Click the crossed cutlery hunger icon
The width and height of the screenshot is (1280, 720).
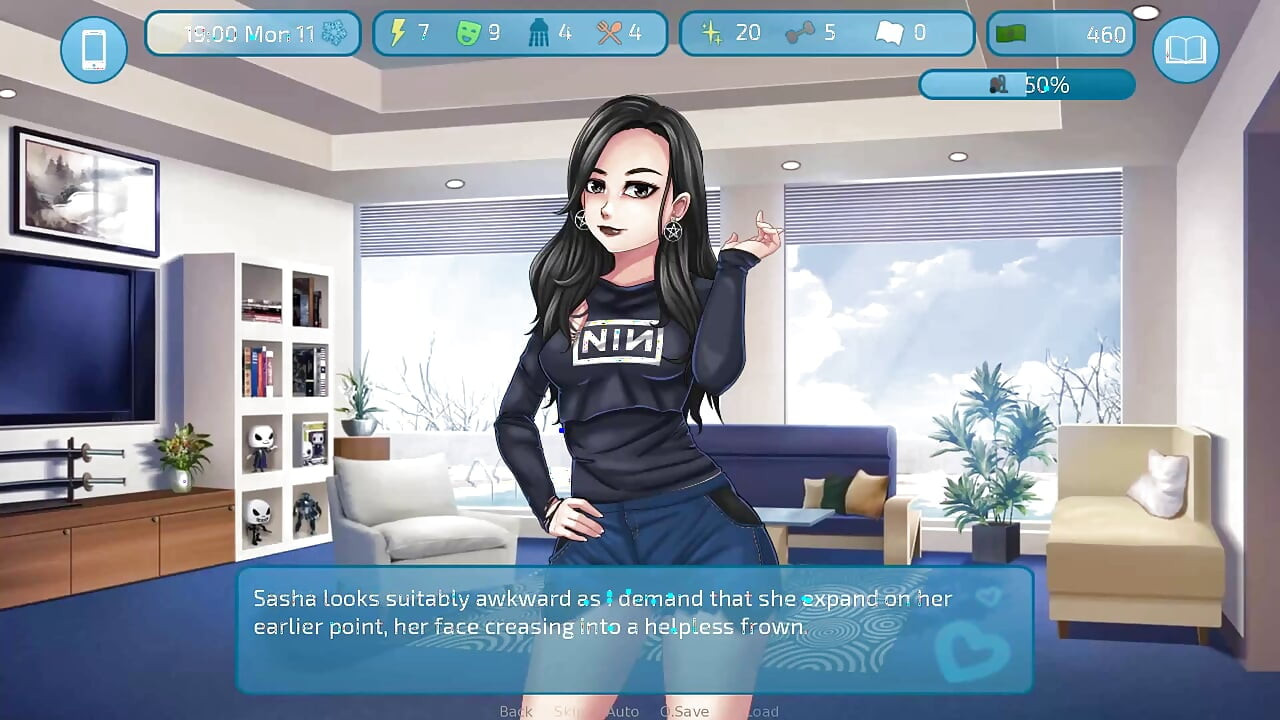coord(611,31)
